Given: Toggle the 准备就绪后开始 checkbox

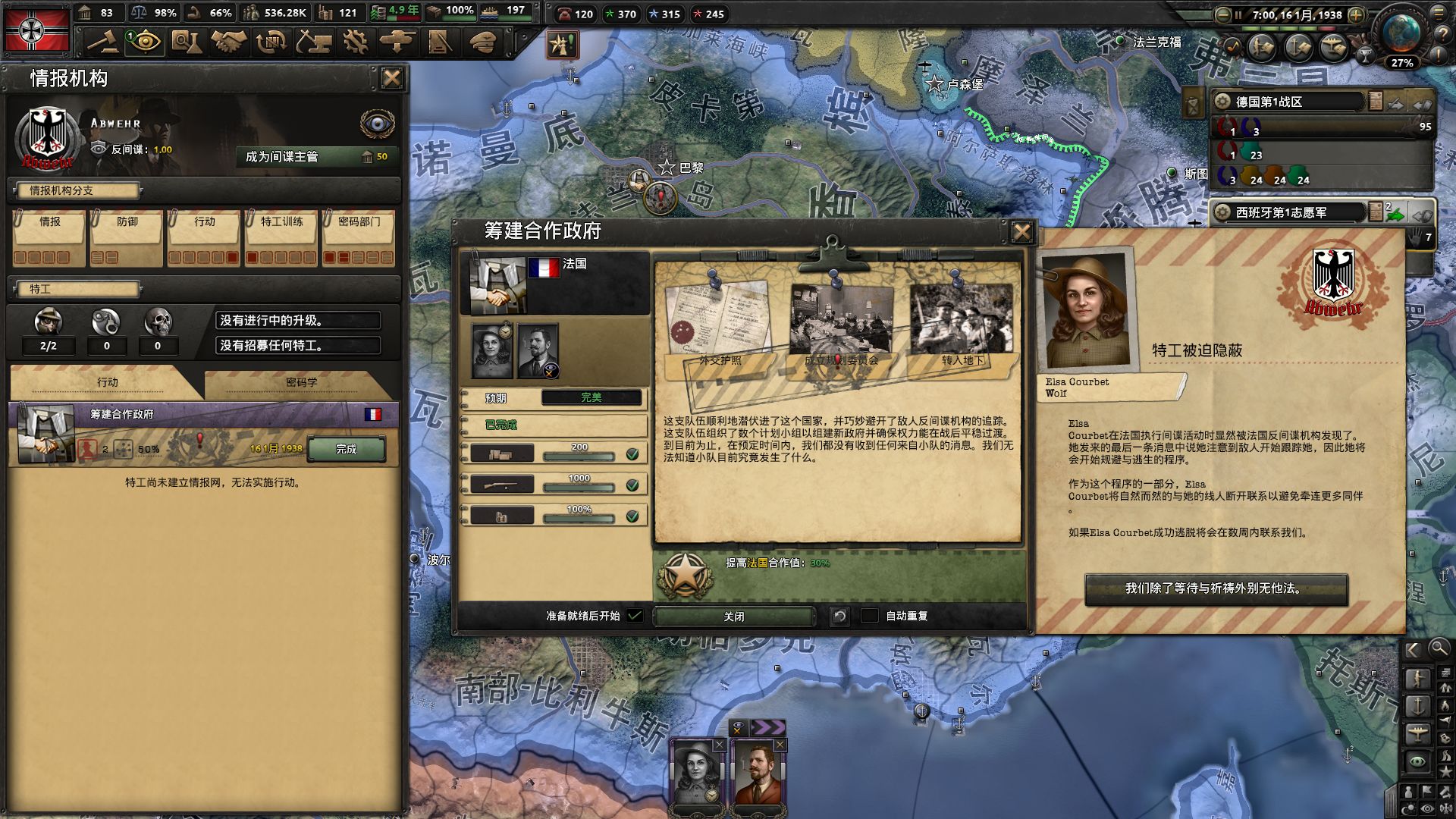Looking at the screenshot, I should (635, 616).
